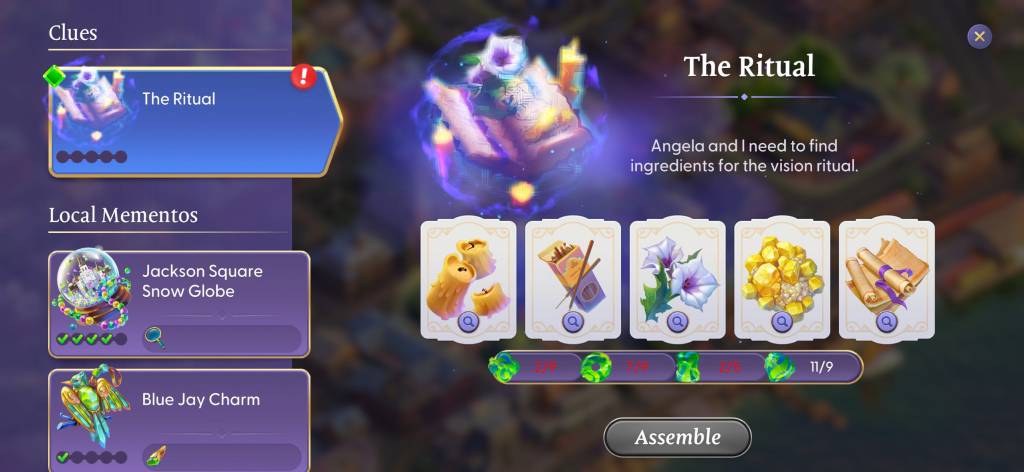The width and height of the screenshot is (1024, 472).
Task: Select The Ritual clue entry
Action: (195, 122)
